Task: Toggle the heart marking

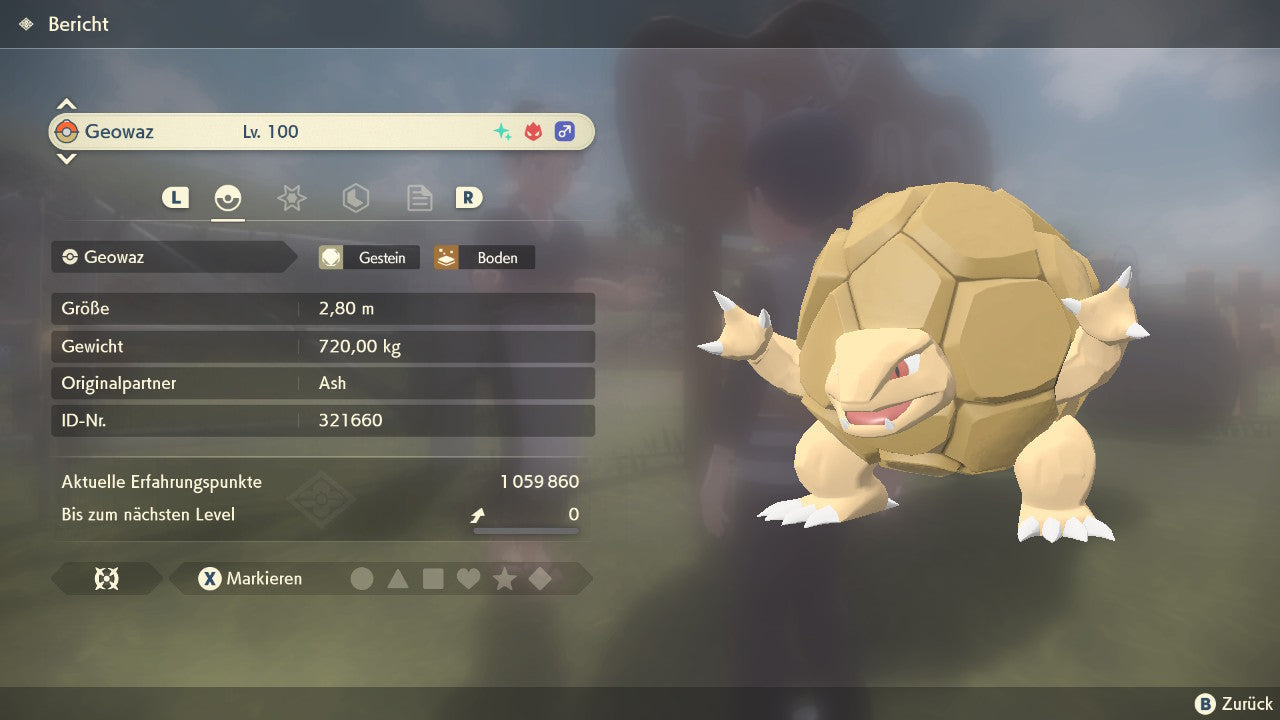Action: (x=468, y=579)
